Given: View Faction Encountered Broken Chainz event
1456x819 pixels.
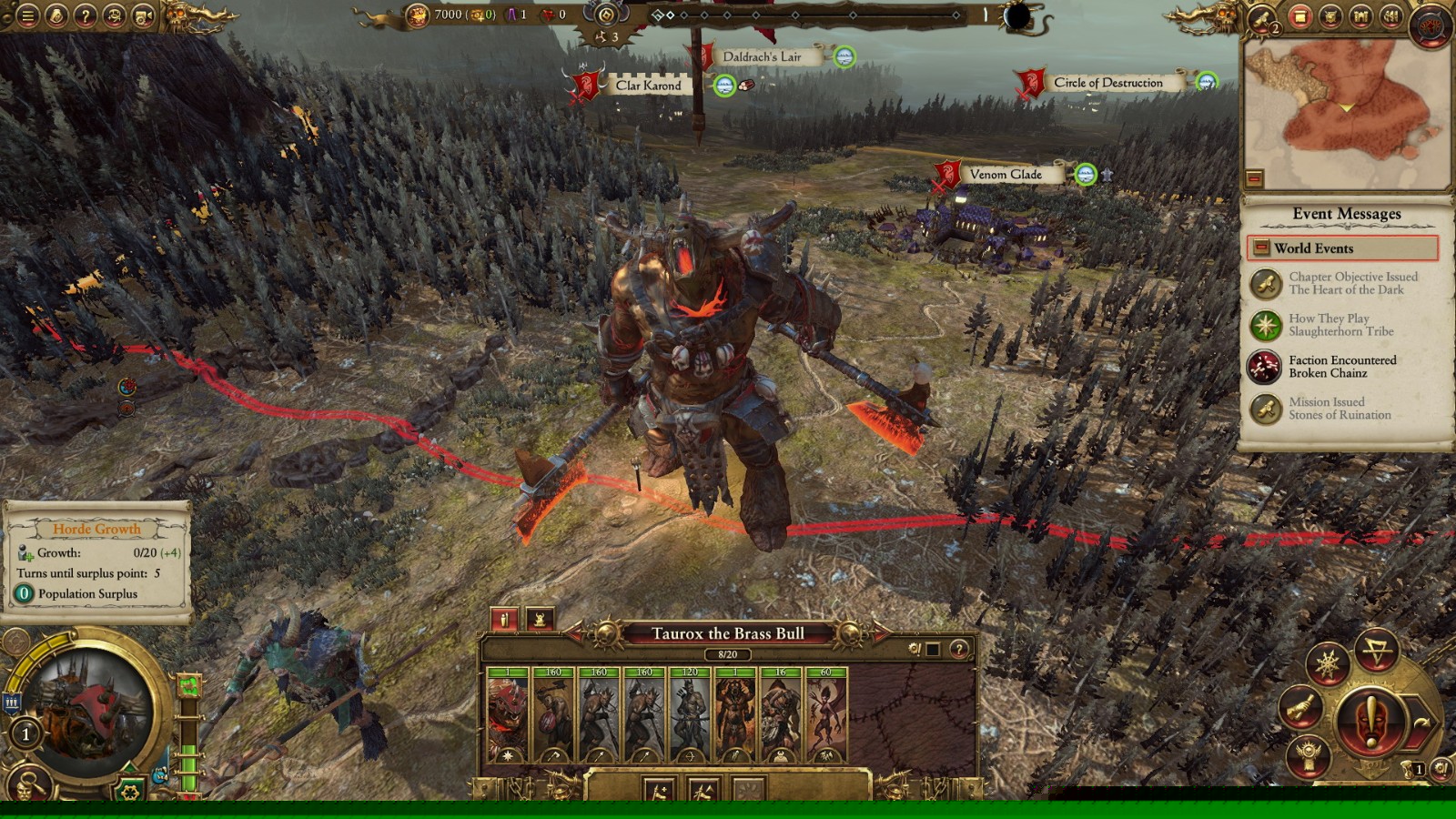Looking at the screenshot, I should pos(1343,367).
